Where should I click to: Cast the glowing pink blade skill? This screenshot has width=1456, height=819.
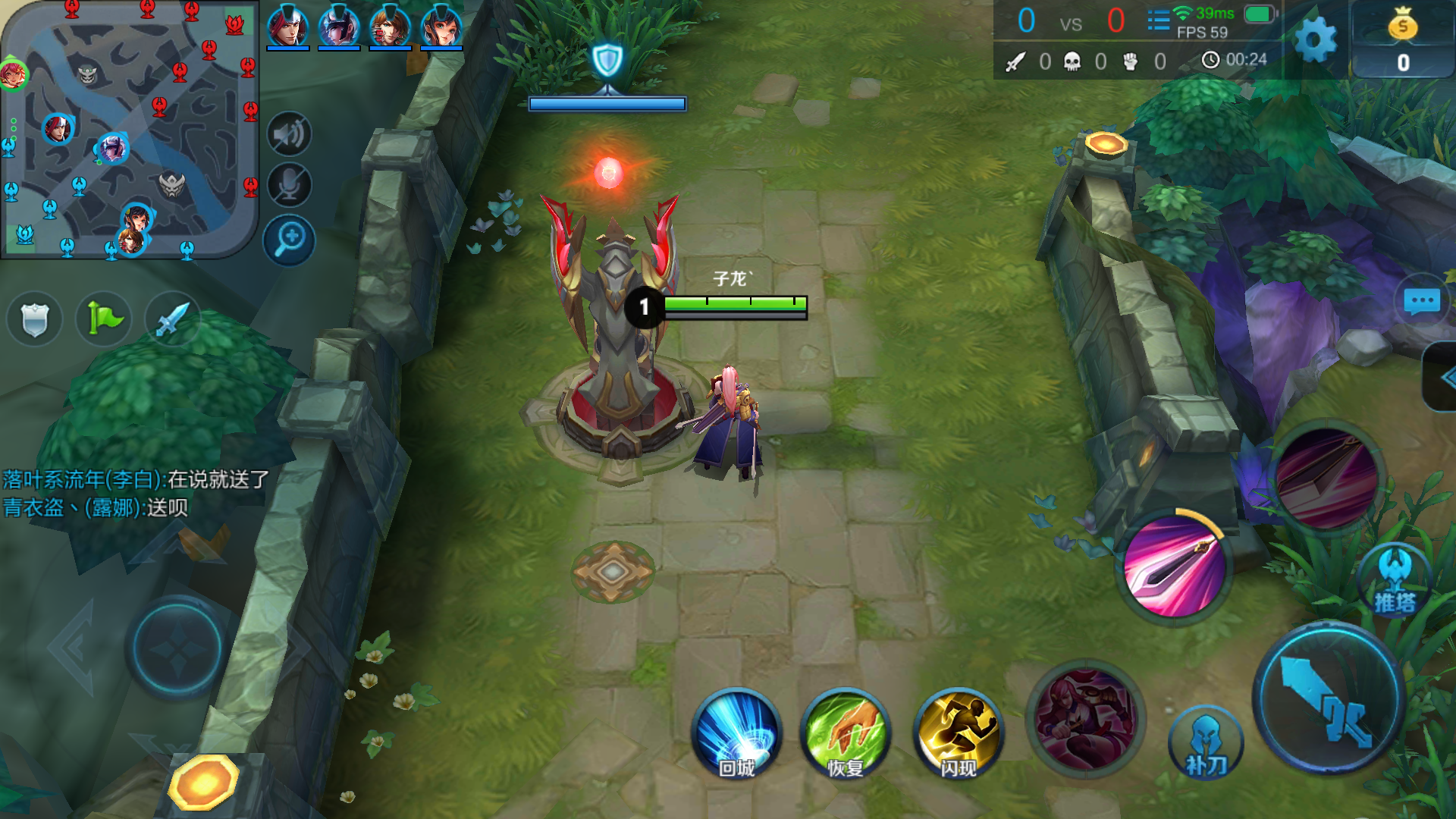pos(1174,565)
